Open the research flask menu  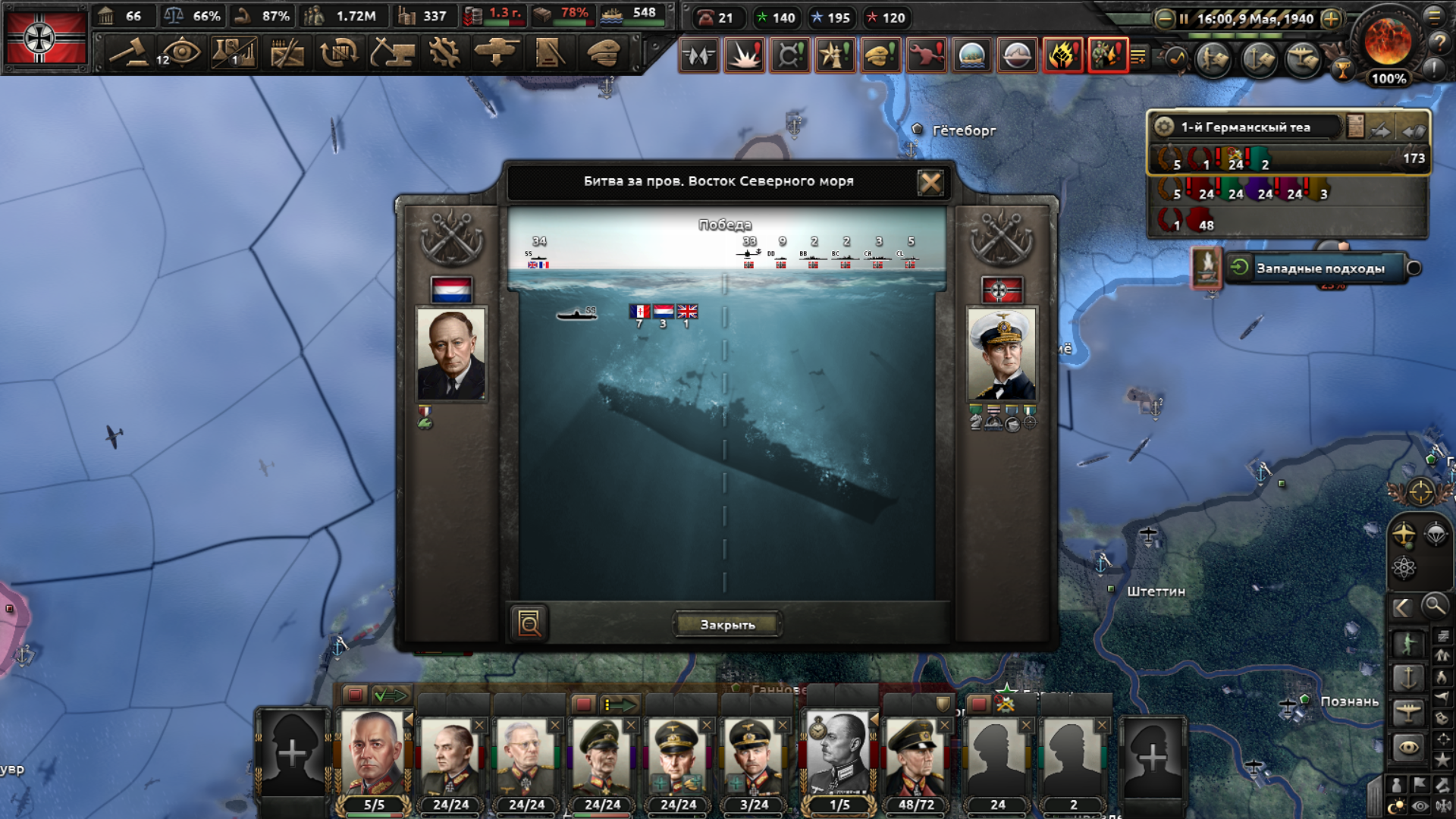[234, 53]
